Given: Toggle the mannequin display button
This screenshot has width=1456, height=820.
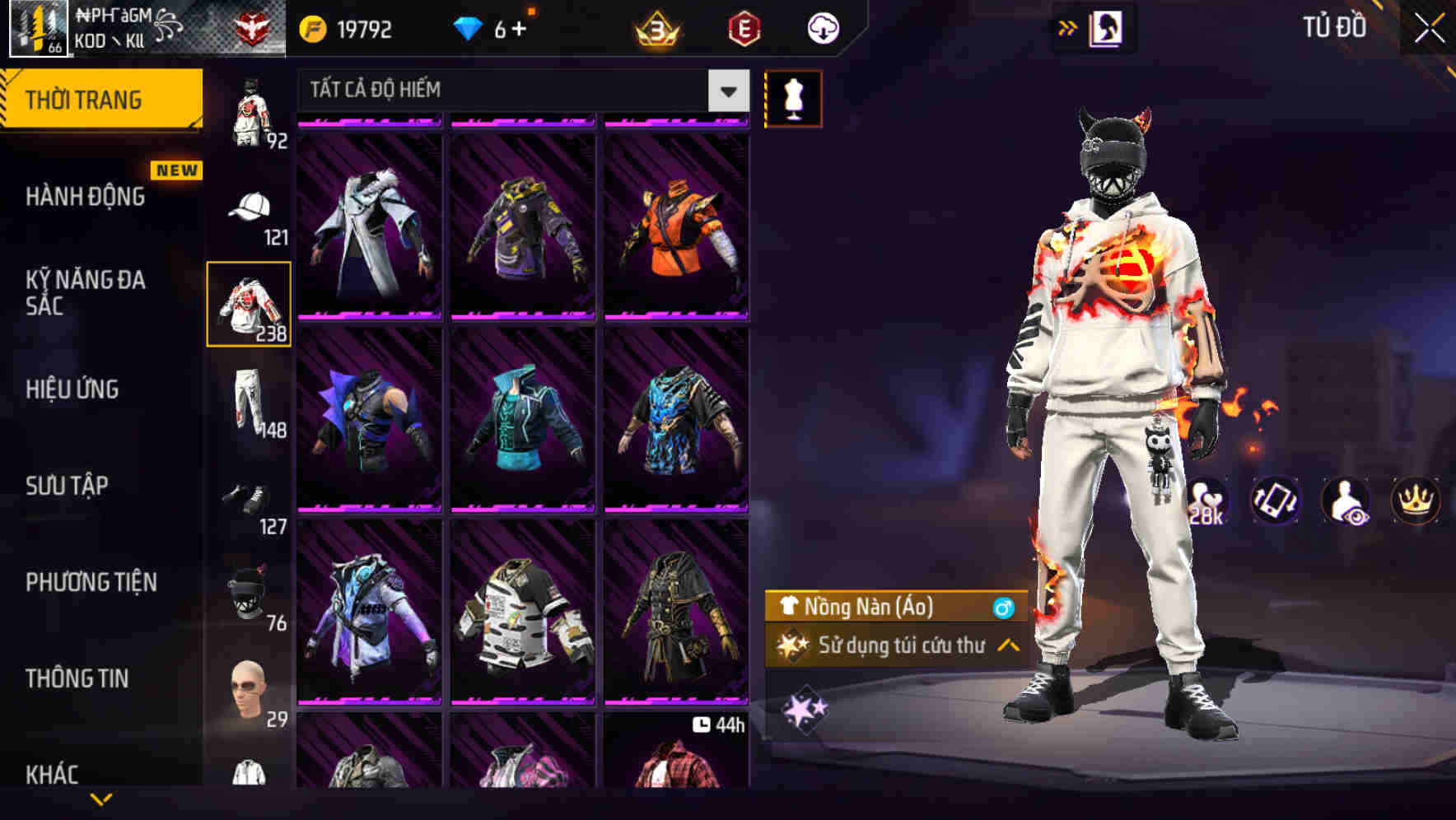Looking at the screenshot, I should click(794, 97).
